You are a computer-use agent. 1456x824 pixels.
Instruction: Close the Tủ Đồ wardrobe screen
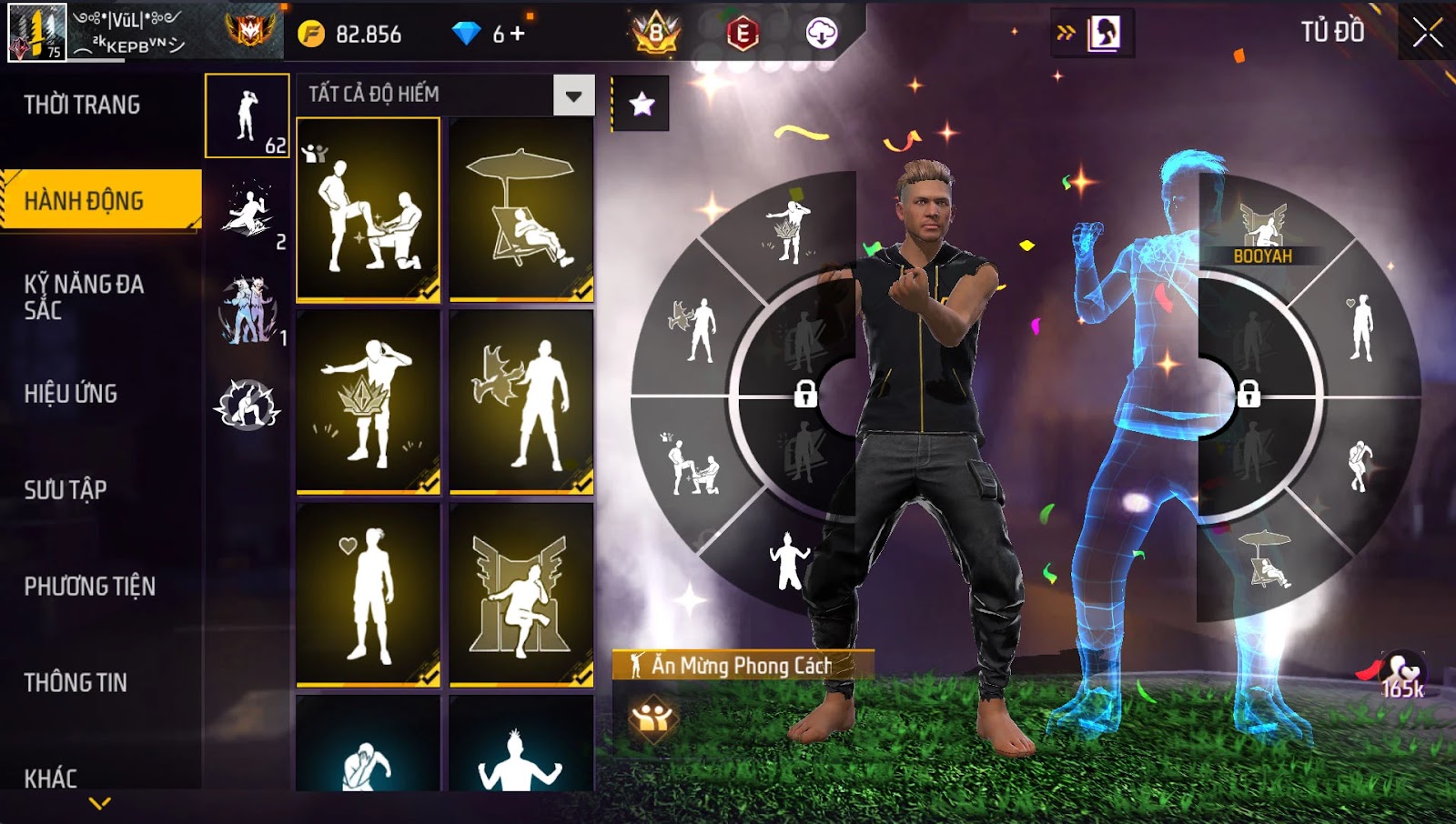[1427, 33]
